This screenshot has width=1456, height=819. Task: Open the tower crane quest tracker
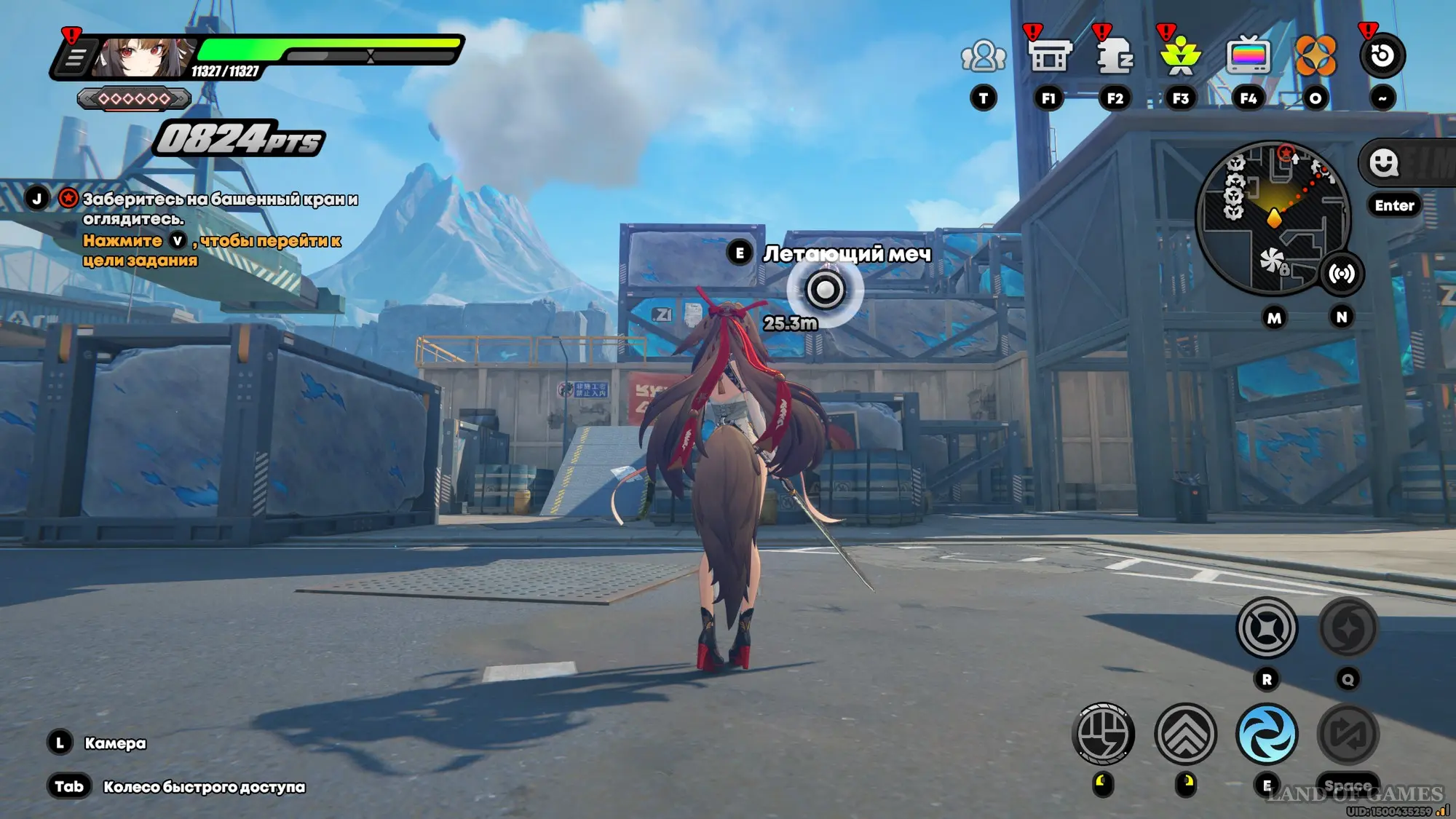tap(220, 208)
